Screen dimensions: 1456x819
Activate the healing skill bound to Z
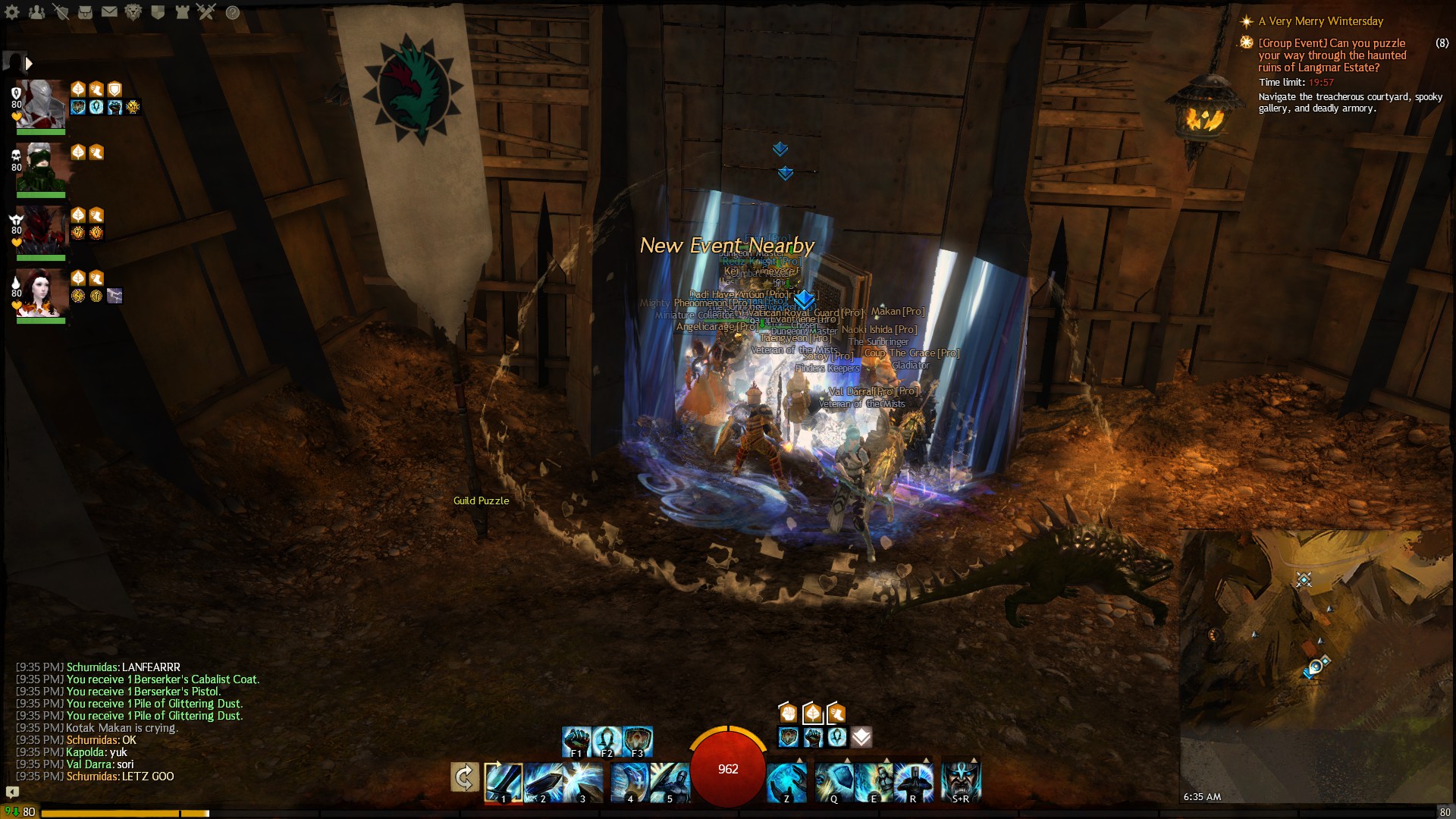(786, 783)
